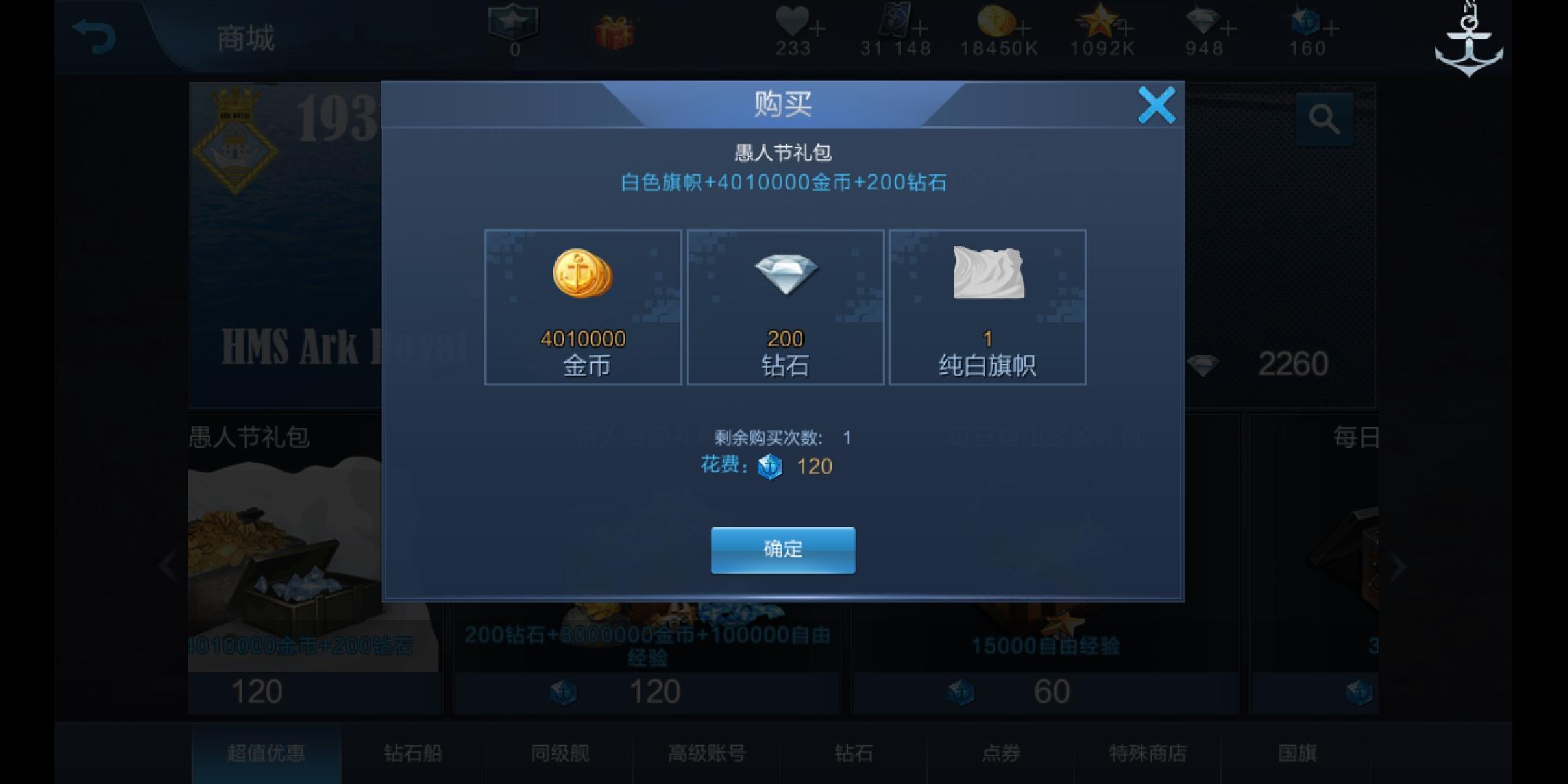Collapse to previous page with the left arrow

(168, 565)
